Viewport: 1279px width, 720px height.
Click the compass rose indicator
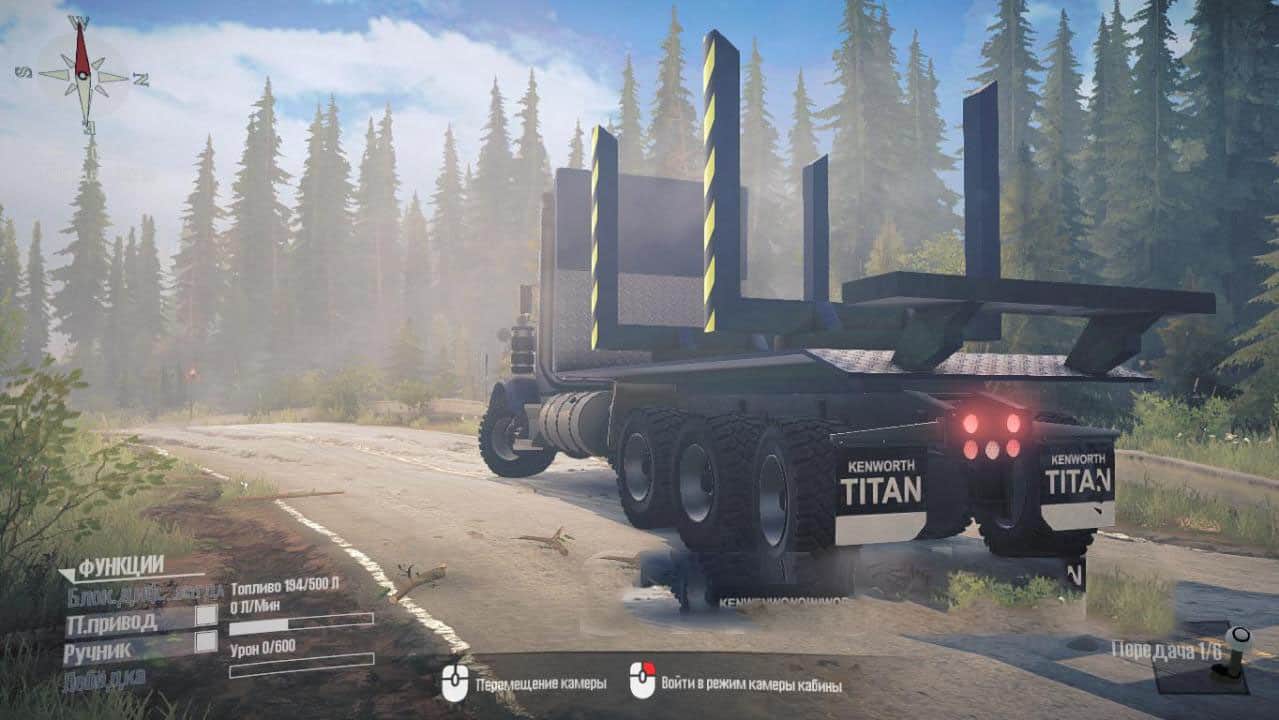point(83,75)
